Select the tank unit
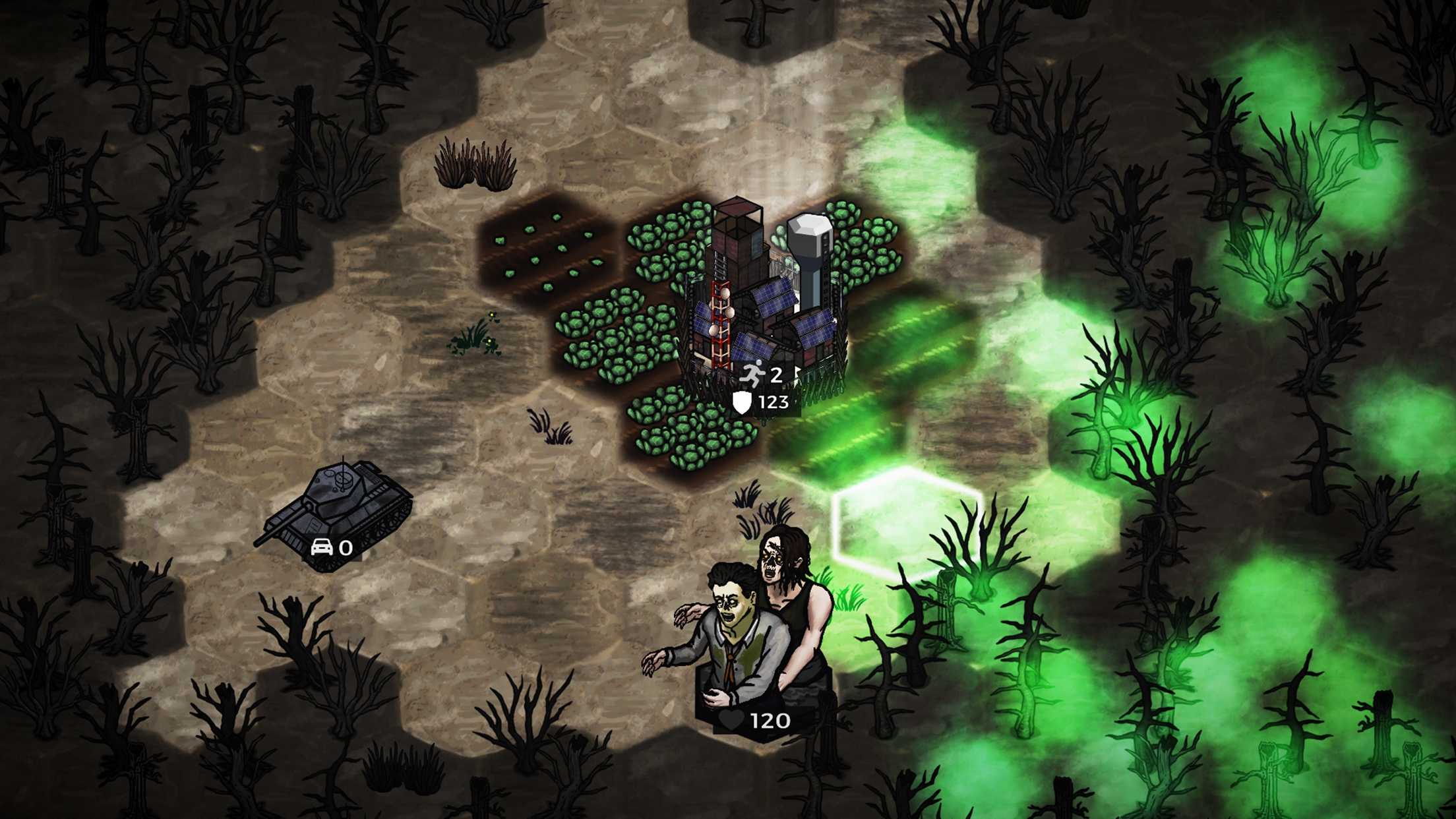1456x819 pixels. 337,504
